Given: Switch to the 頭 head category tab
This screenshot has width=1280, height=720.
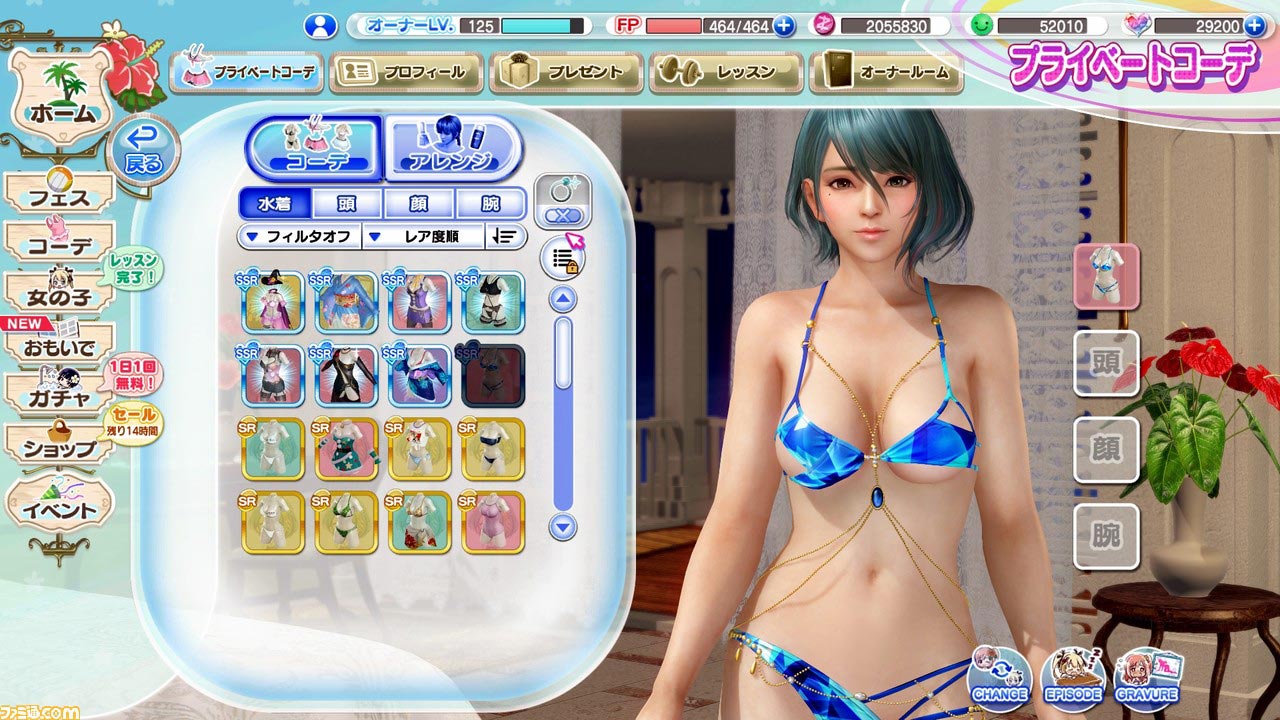Looking at the screenshot, I should pos(347,204).
